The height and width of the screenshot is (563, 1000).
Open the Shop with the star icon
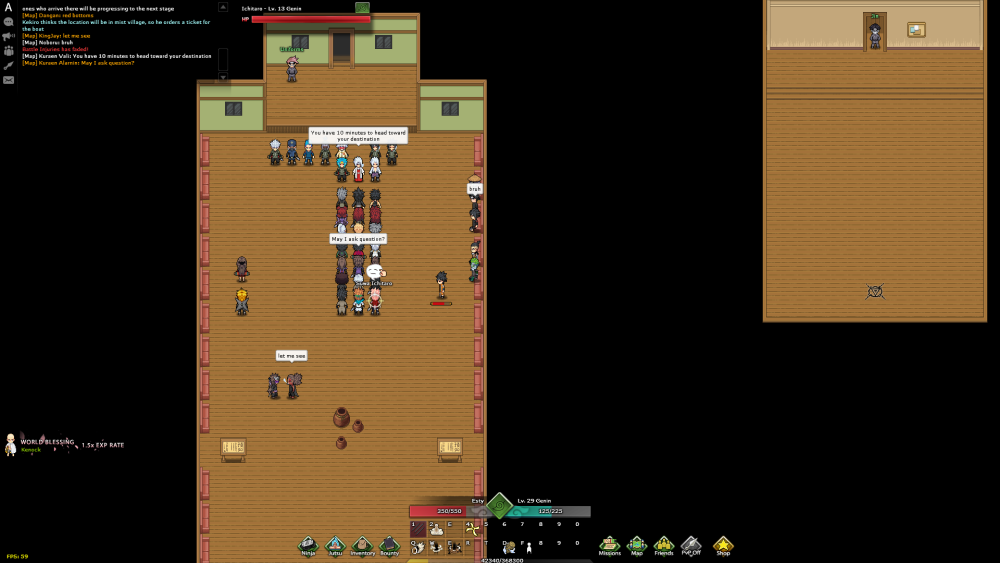point(722,545)
